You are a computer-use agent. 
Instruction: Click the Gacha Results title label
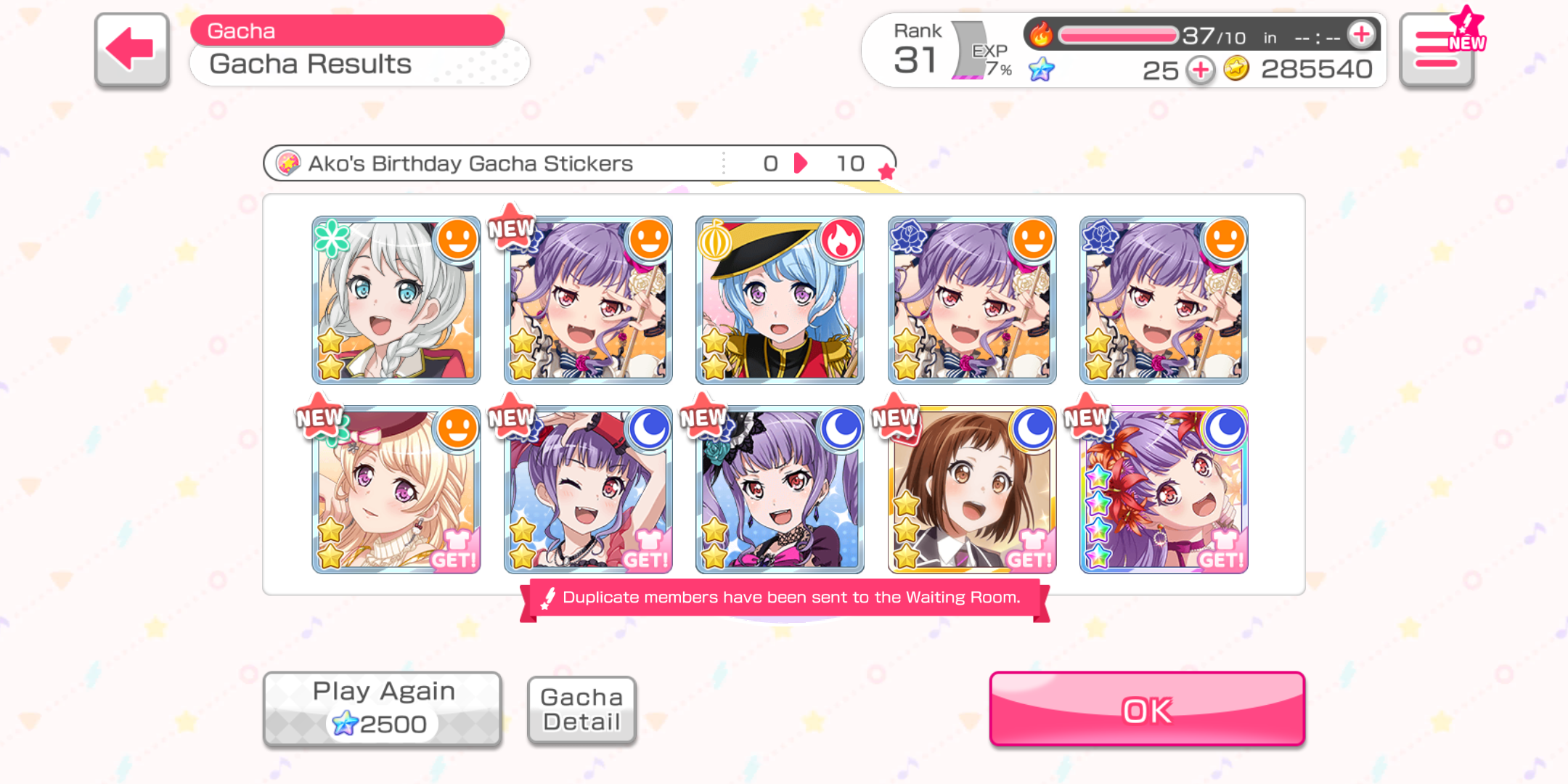pos(310,64)
